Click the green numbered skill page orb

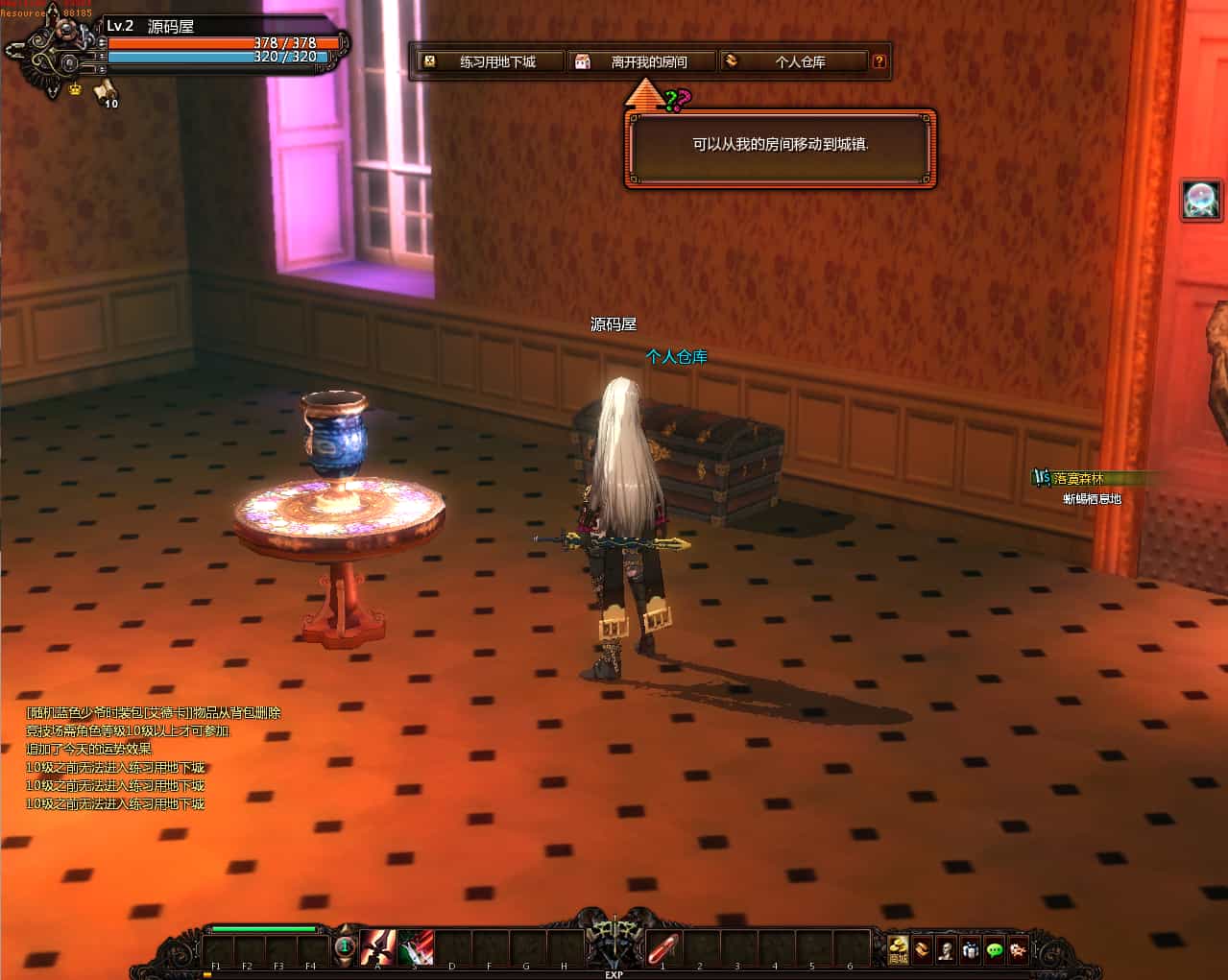coord(345,947)
